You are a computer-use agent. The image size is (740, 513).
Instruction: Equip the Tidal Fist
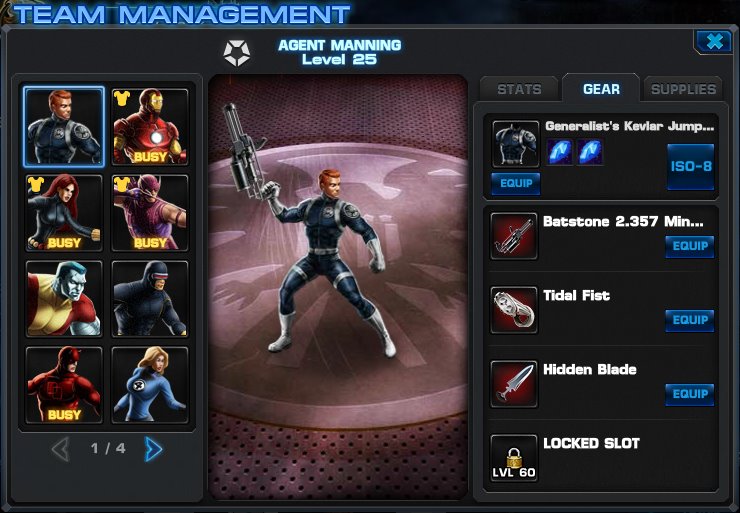[689, 320]
